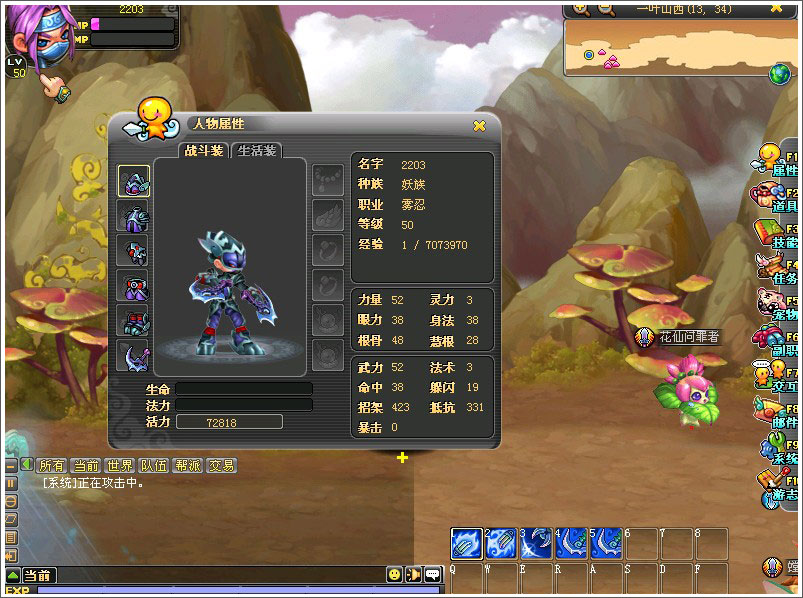Switch chat to the 世界 channel
The height and width of the screenshot is (598, 803).
pos(119,466)
